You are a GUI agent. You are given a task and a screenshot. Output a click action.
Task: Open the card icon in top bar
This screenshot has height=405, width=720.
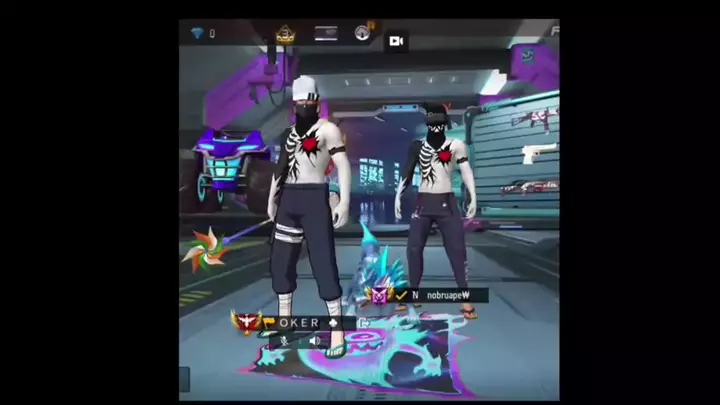tap(326, 33)
